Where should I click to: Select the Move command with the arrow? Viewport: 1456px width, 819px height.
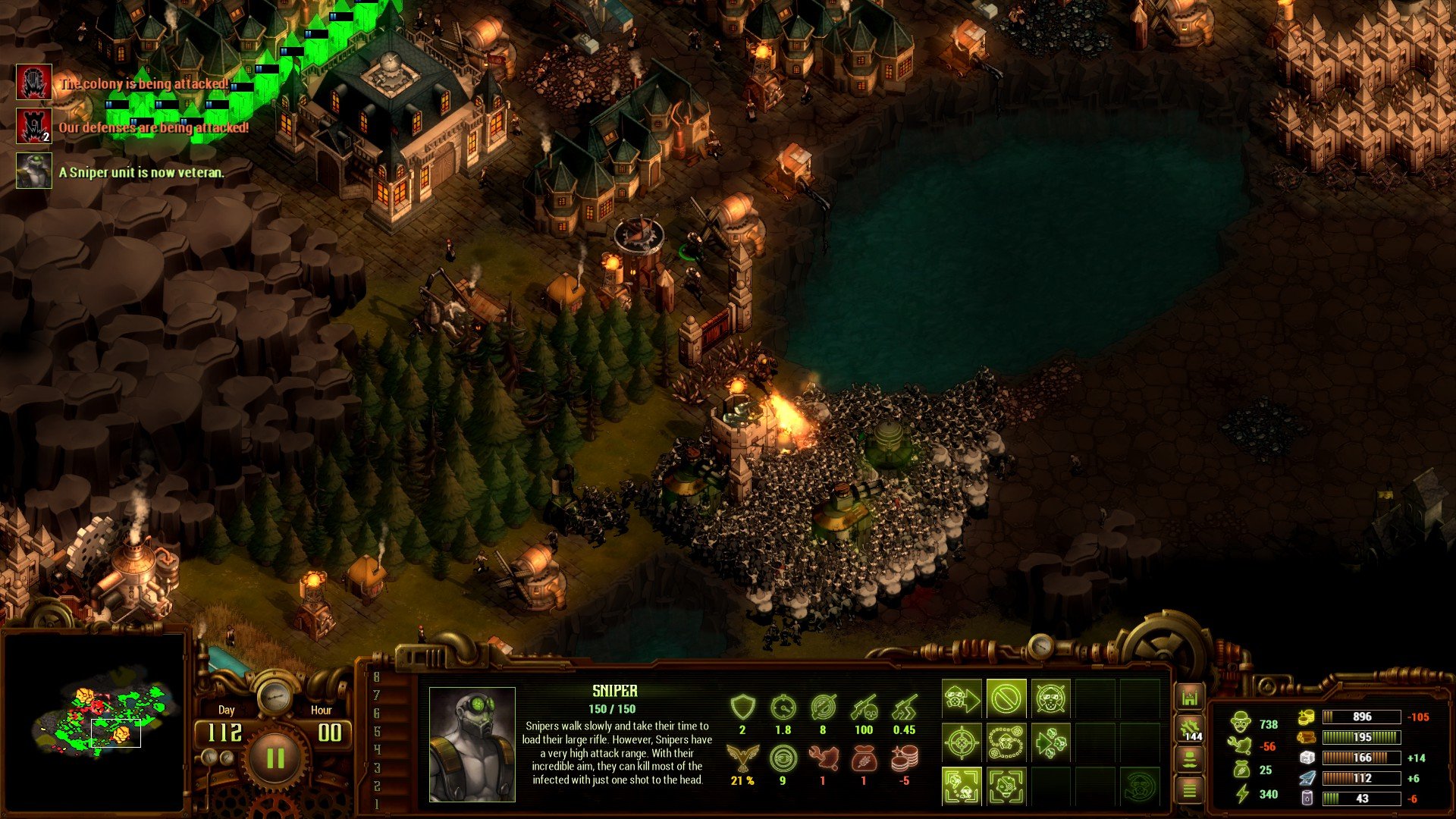click(962, 698)
